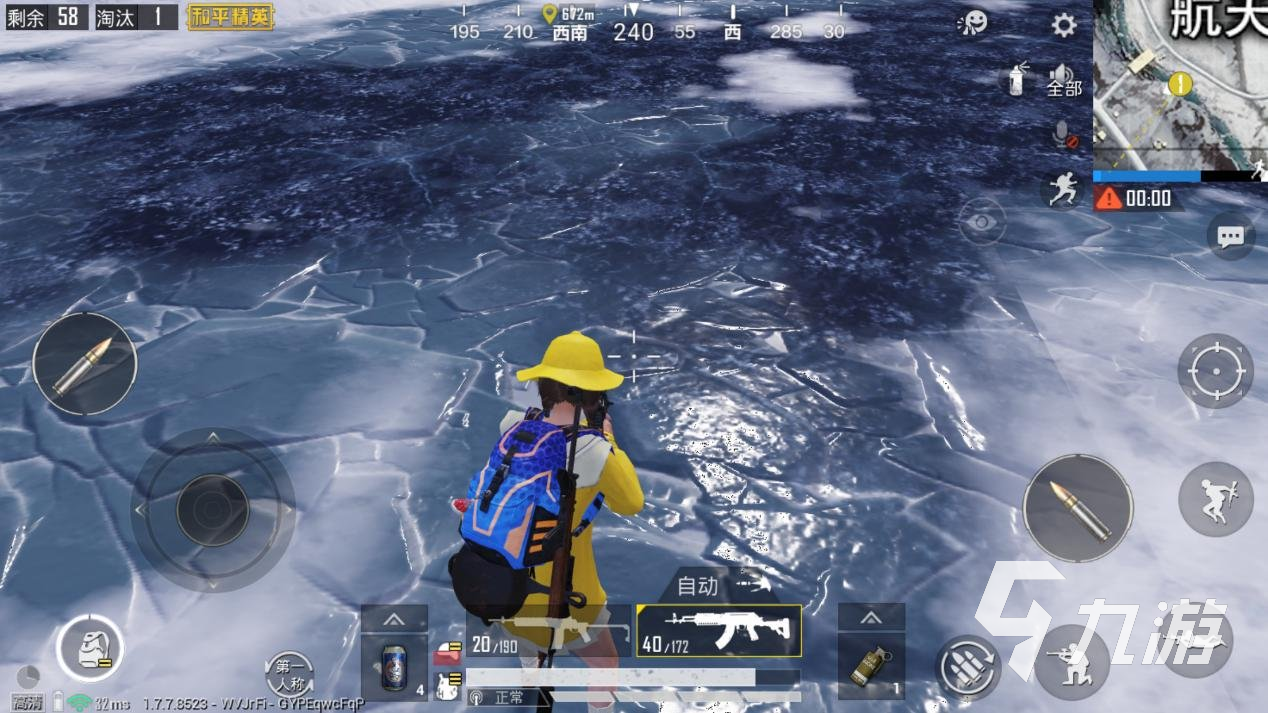Tap the crosshair aim-down-sights button
Viewport: 1268px width, 713px height.
tap(1215, 372)
